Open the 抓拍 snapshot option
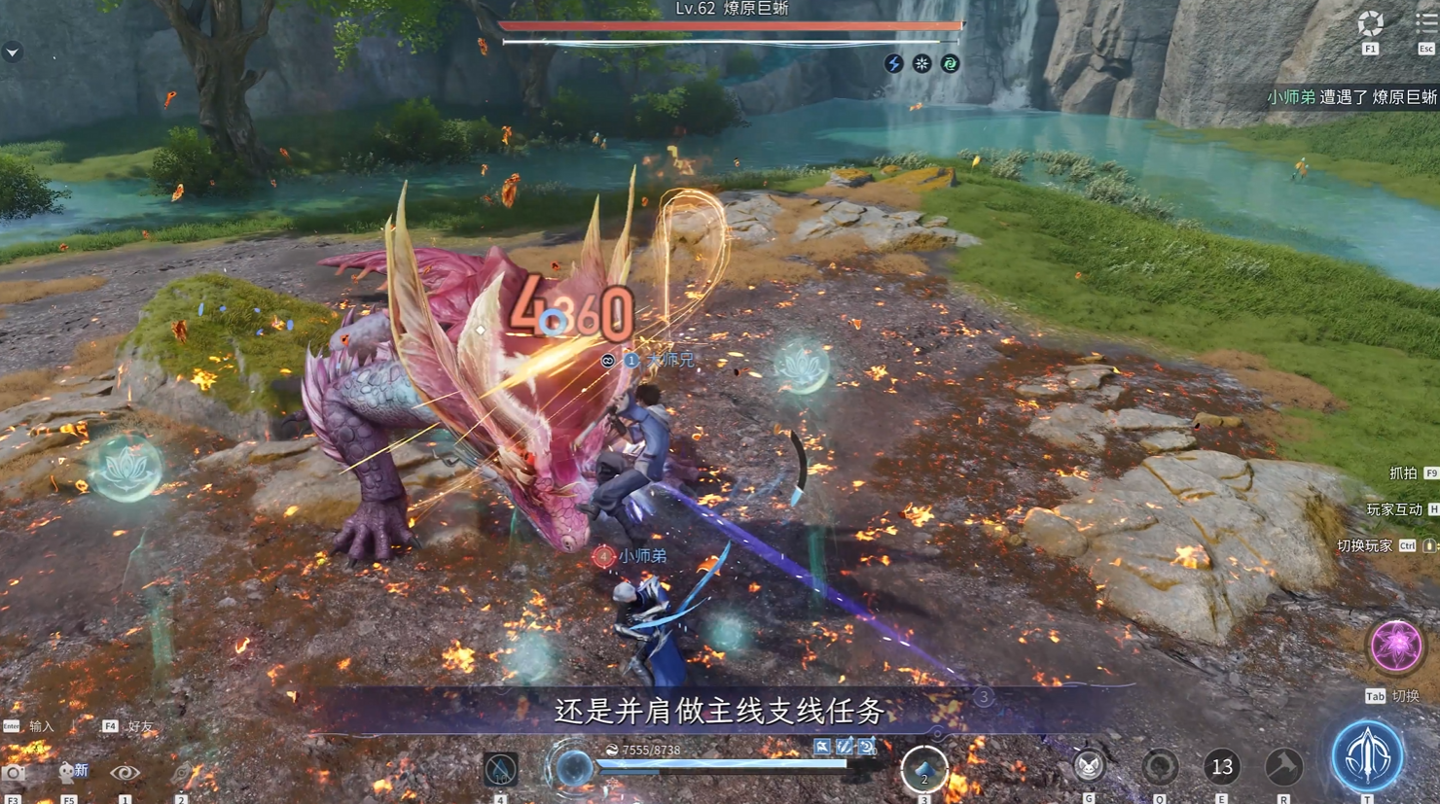The height and width of the screenshot is (804, 1440). [x=1403, y=473]
